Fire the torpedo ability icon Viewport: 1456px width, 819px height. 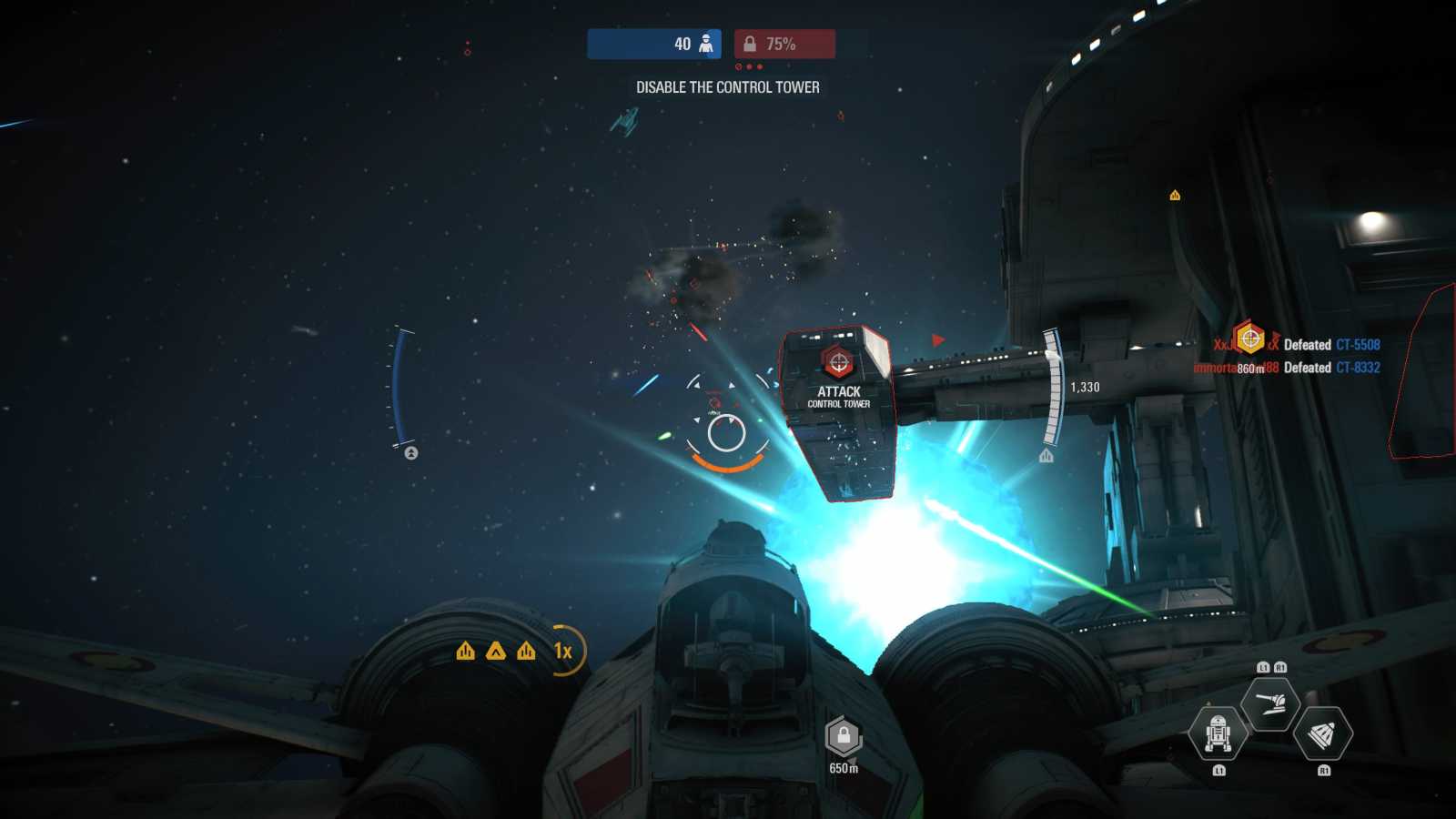tap(1322, 733)
